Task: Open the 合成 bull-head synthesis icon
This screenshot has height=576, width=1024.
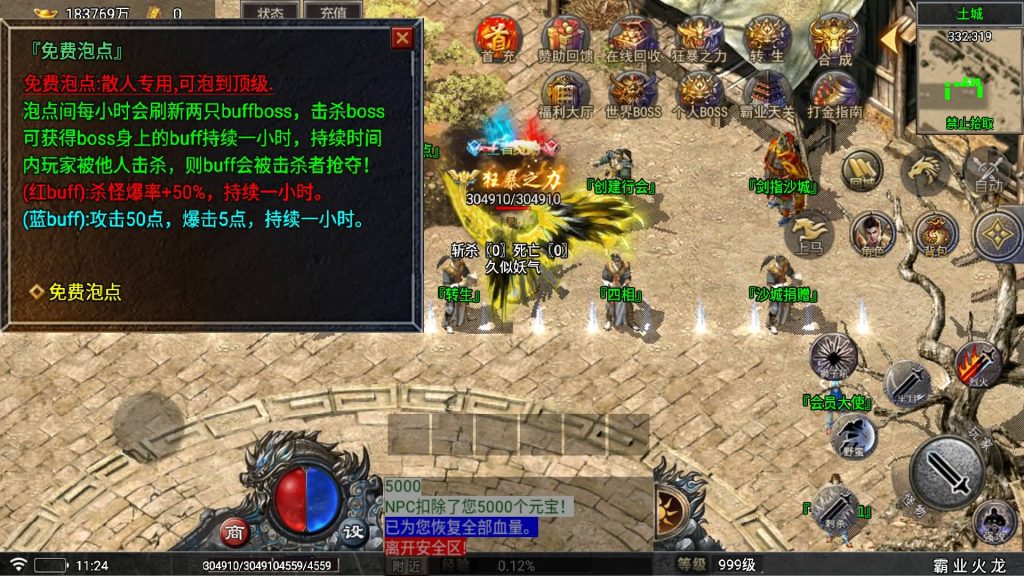Action: click(x=834, y=37)
